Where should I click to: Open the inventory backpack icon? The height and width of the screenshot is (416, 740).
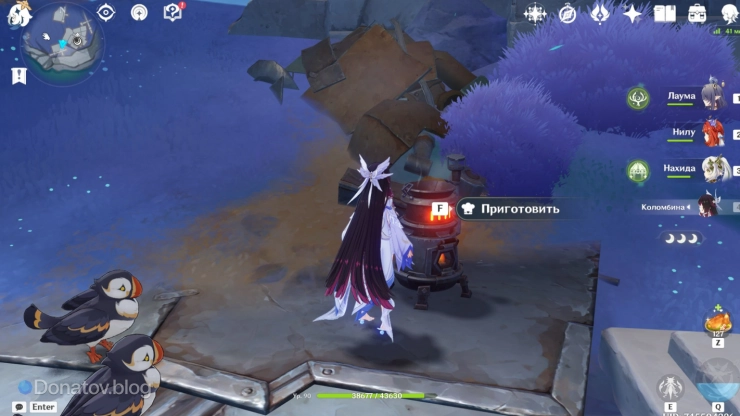(697, 13)
